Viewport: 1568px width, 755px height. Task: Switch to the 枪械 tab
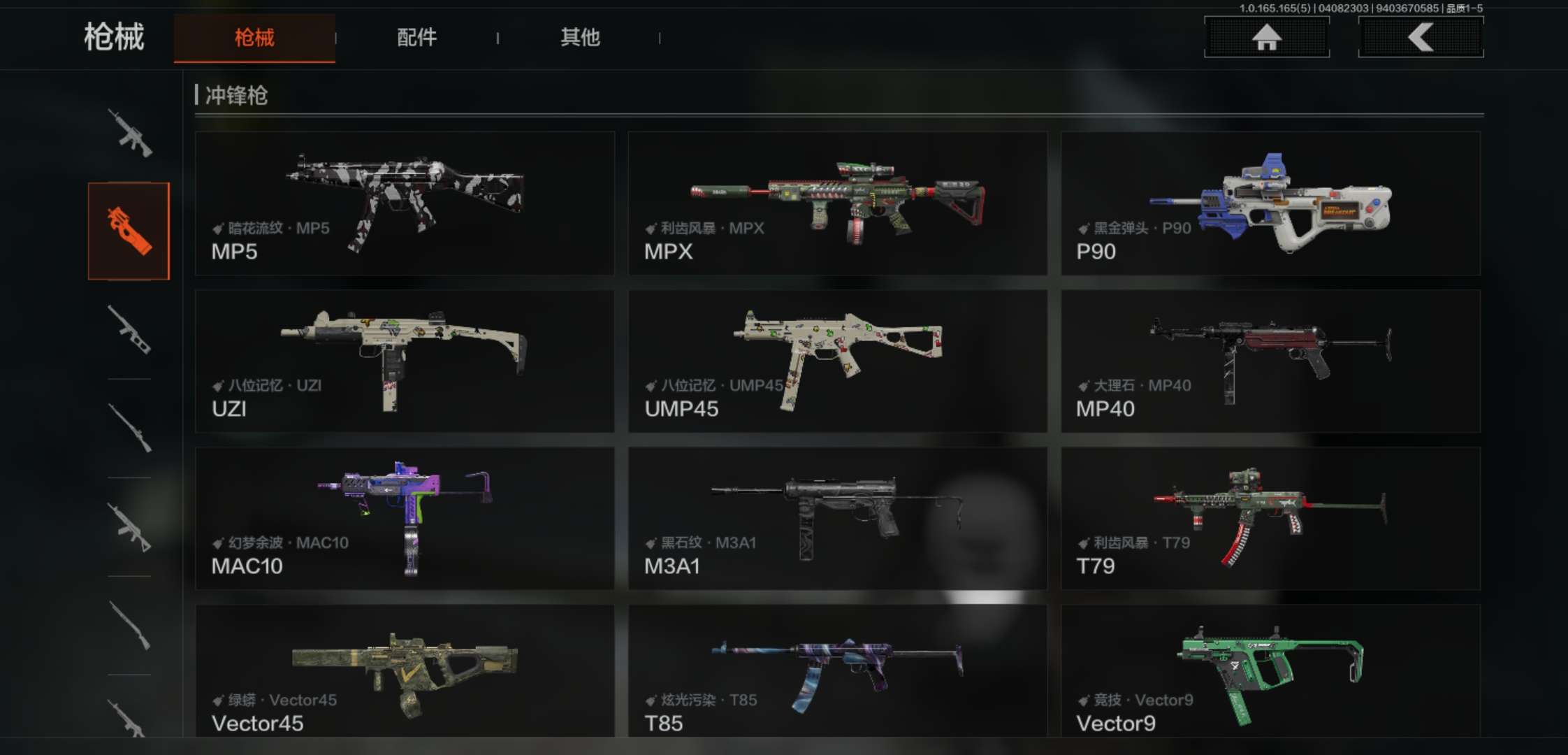coord(254,38)
